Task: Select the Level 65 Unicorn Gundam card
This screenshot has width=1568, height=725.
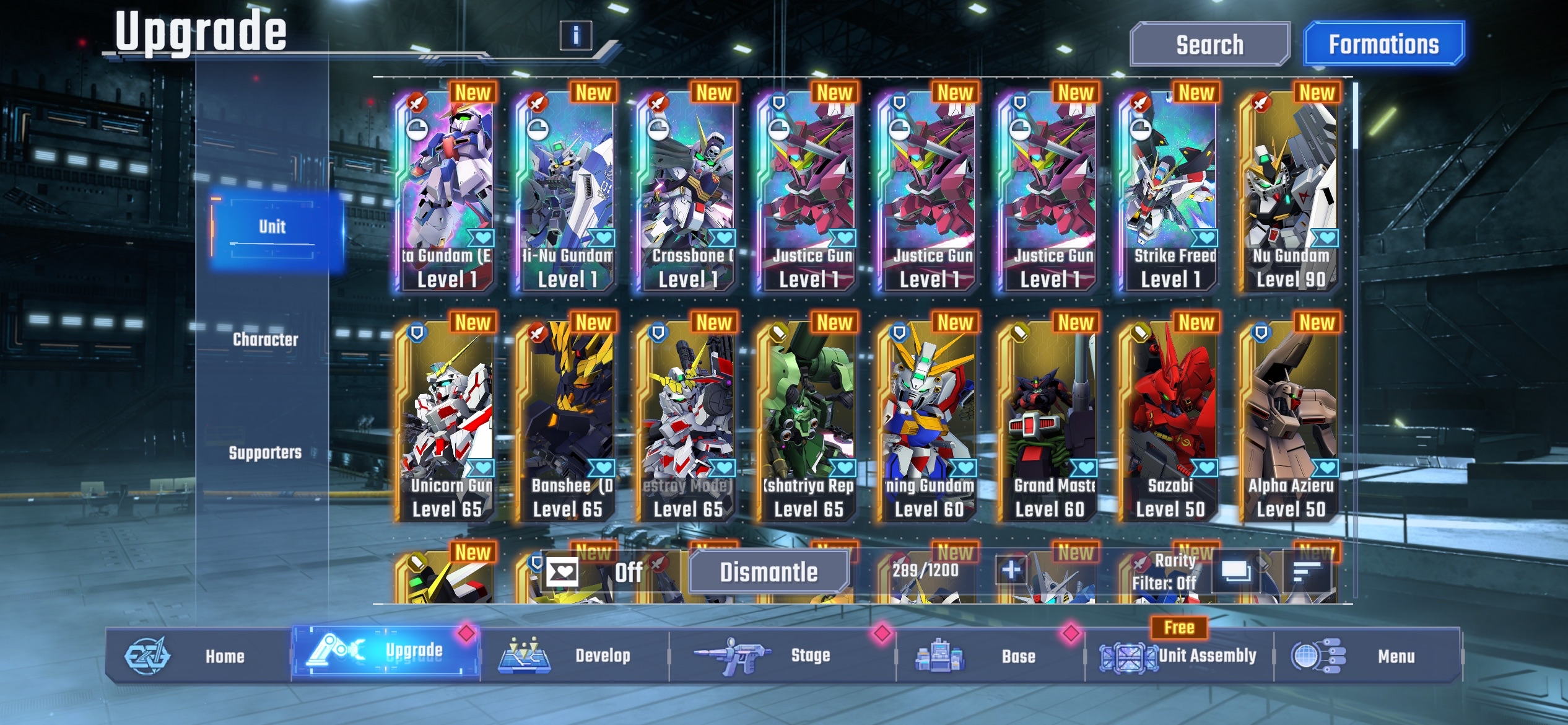Action: (446, 415)
